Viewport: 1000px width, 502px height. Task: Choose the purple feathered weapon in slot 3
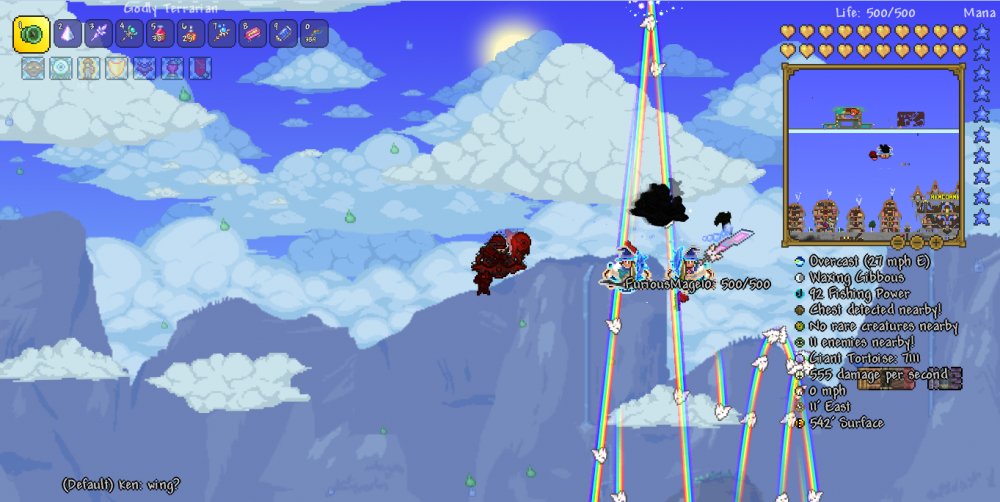tap(99, 34)
